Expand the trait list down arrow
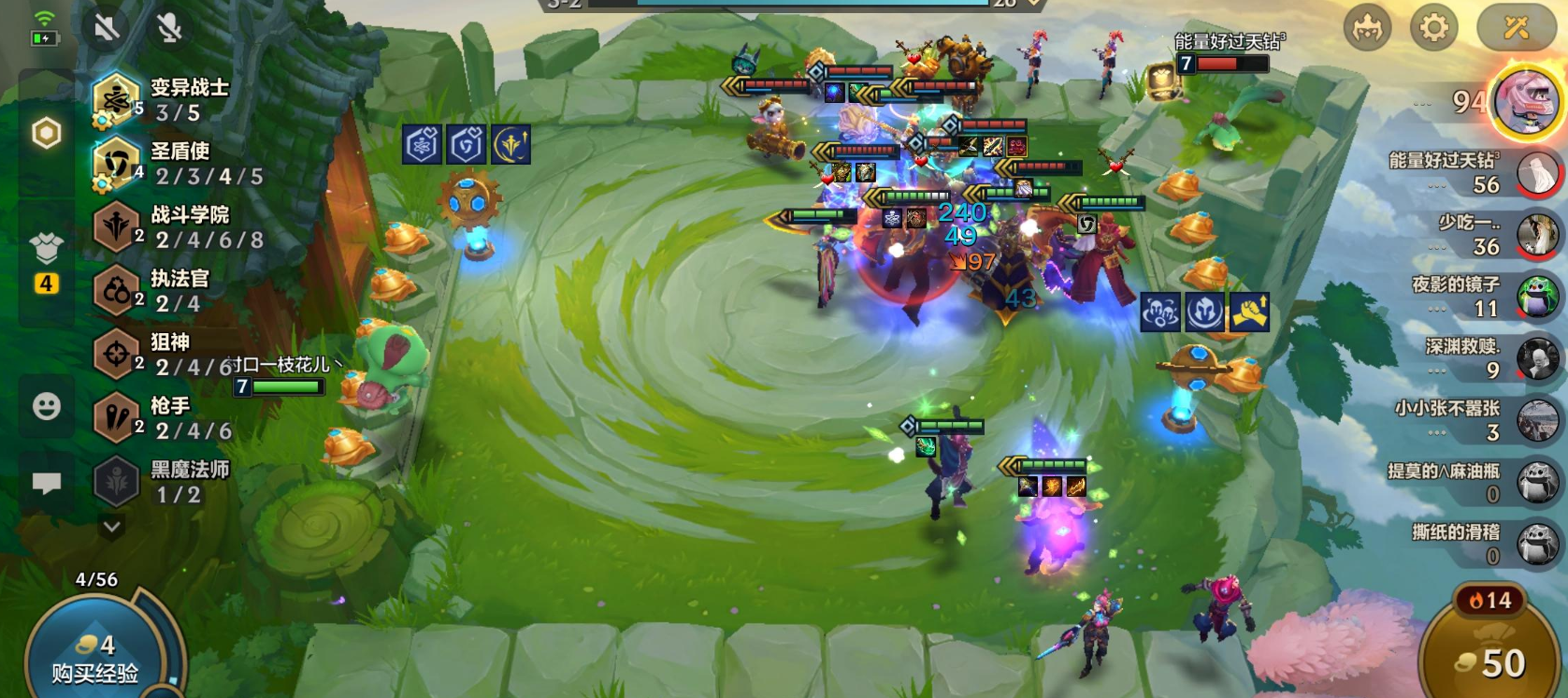The width and height of the screenshot is (1568, 698). click(x=112, y=527)
